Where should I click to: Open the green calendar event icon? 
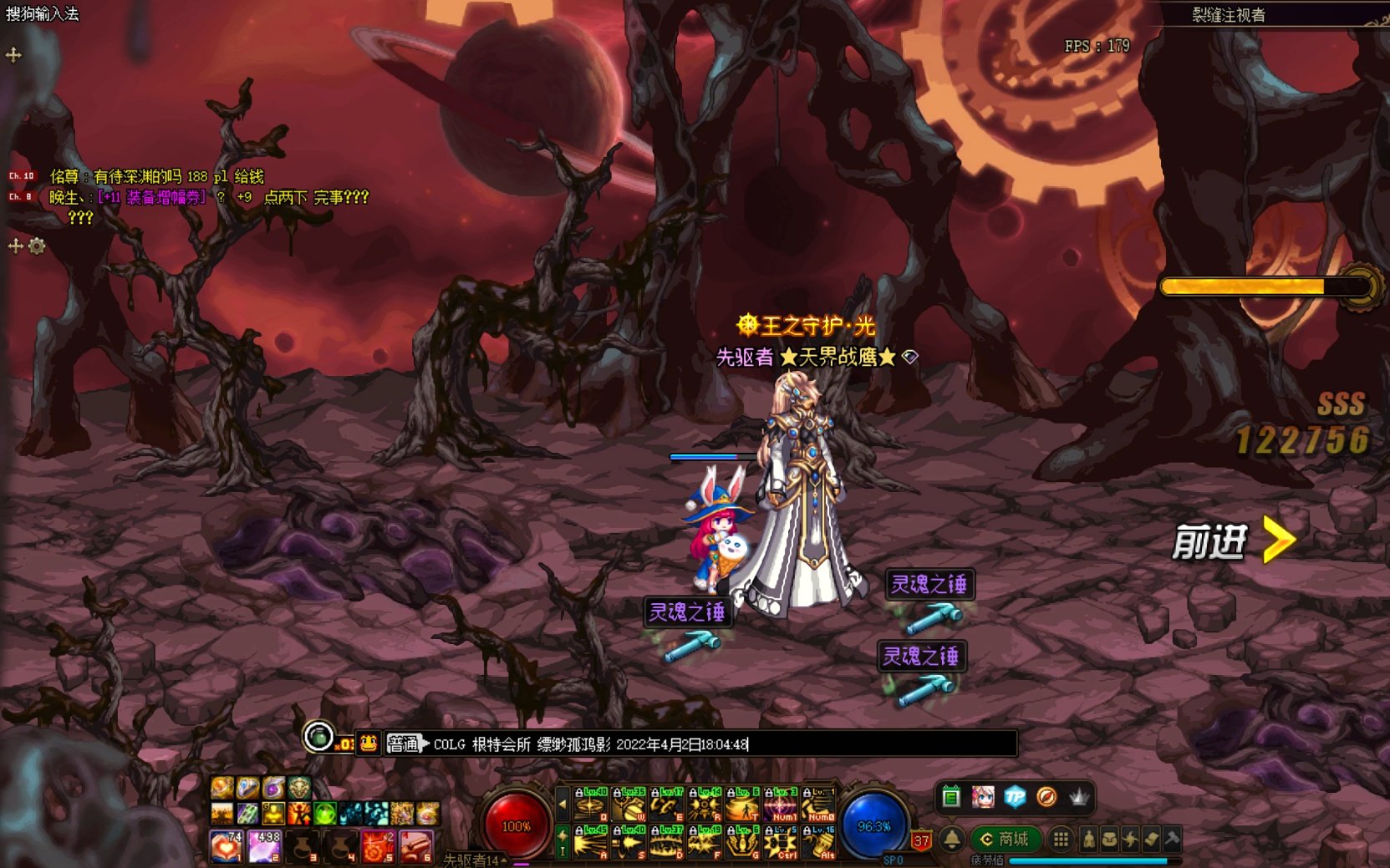coord(950,797)
